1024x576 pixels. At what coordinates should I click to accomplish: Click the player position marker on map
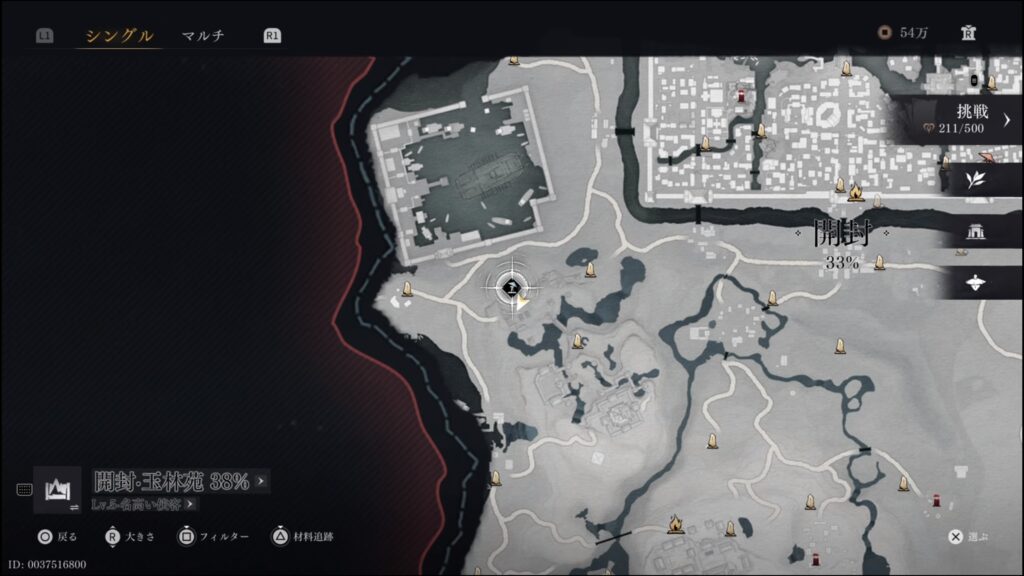pyautogui.click(x=512, y=288)
